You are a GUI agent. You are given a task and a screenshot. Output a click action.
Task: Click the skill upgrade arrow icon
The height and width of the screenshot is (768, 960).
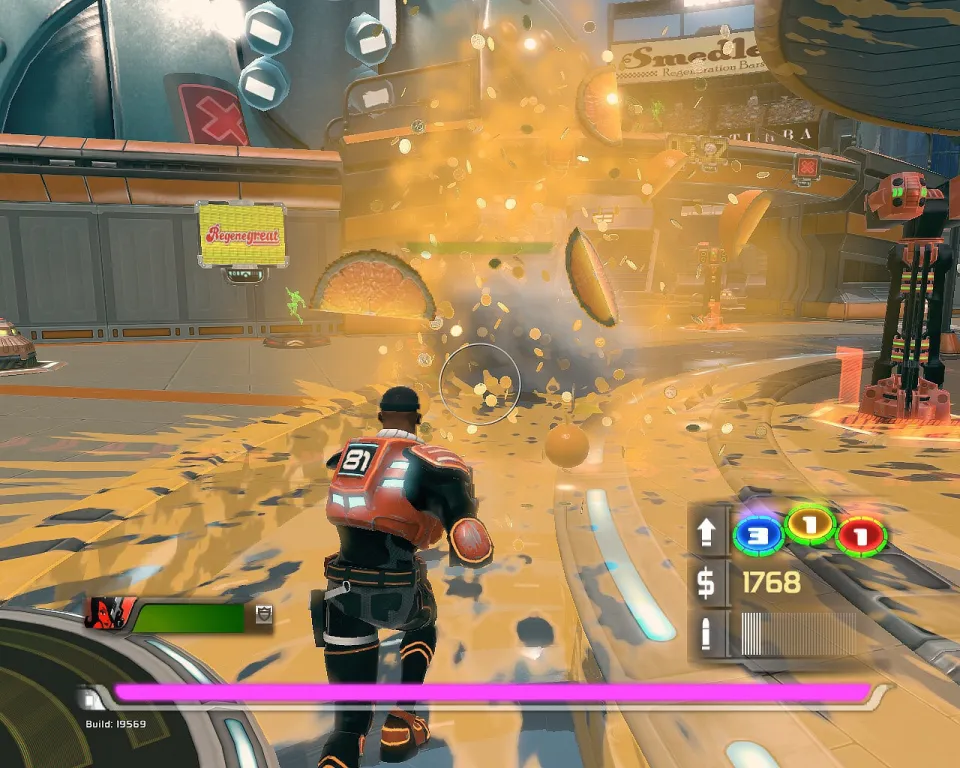(x=707, y=533)
